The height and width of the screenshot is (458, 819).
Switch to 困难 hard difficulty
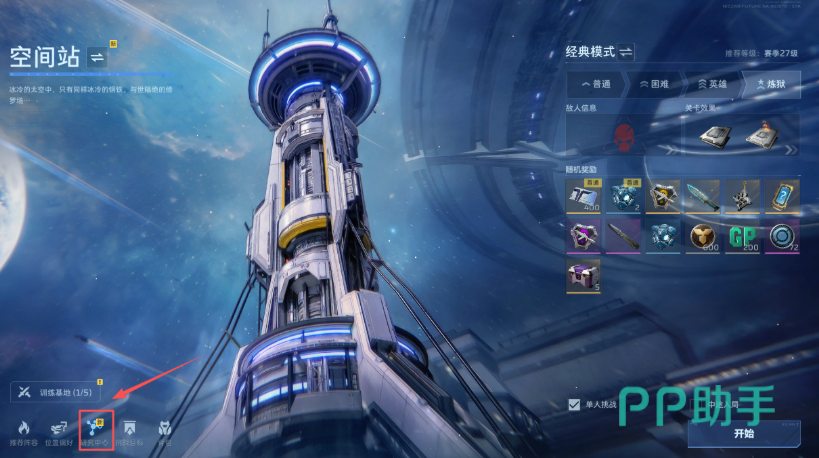click(656, 84)
